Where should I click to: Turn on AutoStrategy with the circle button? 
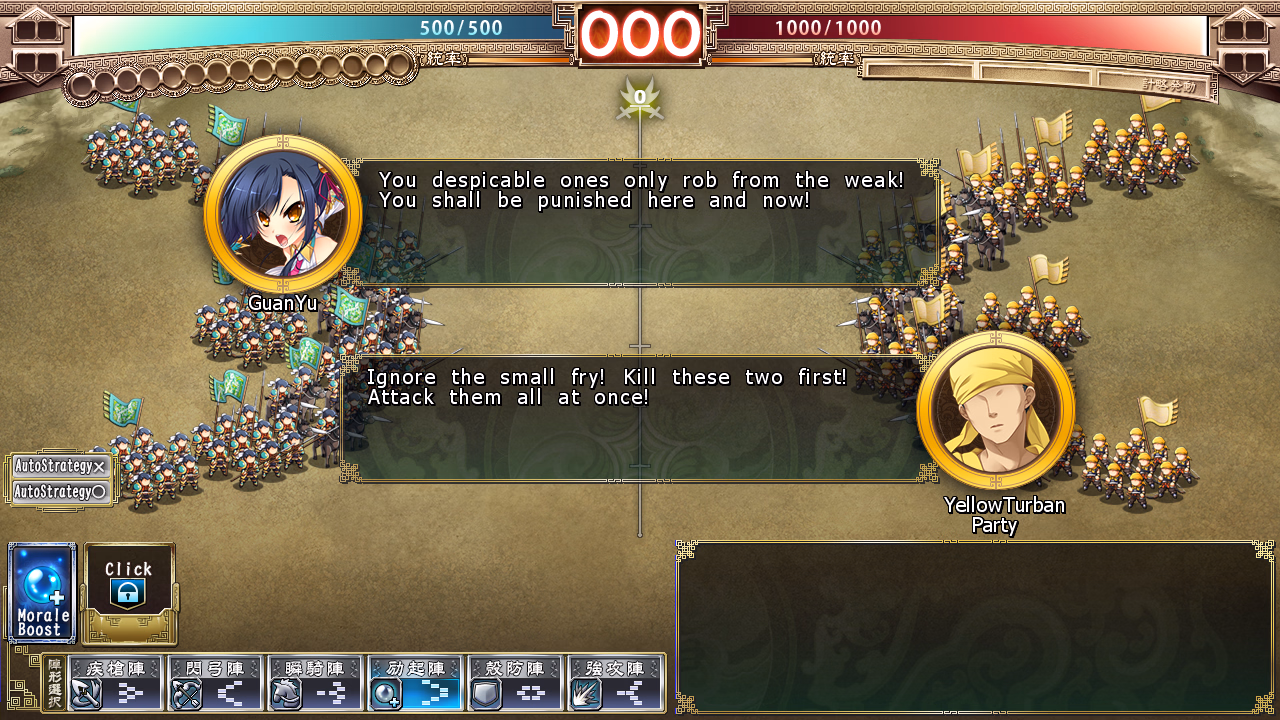tap(60, 492)
